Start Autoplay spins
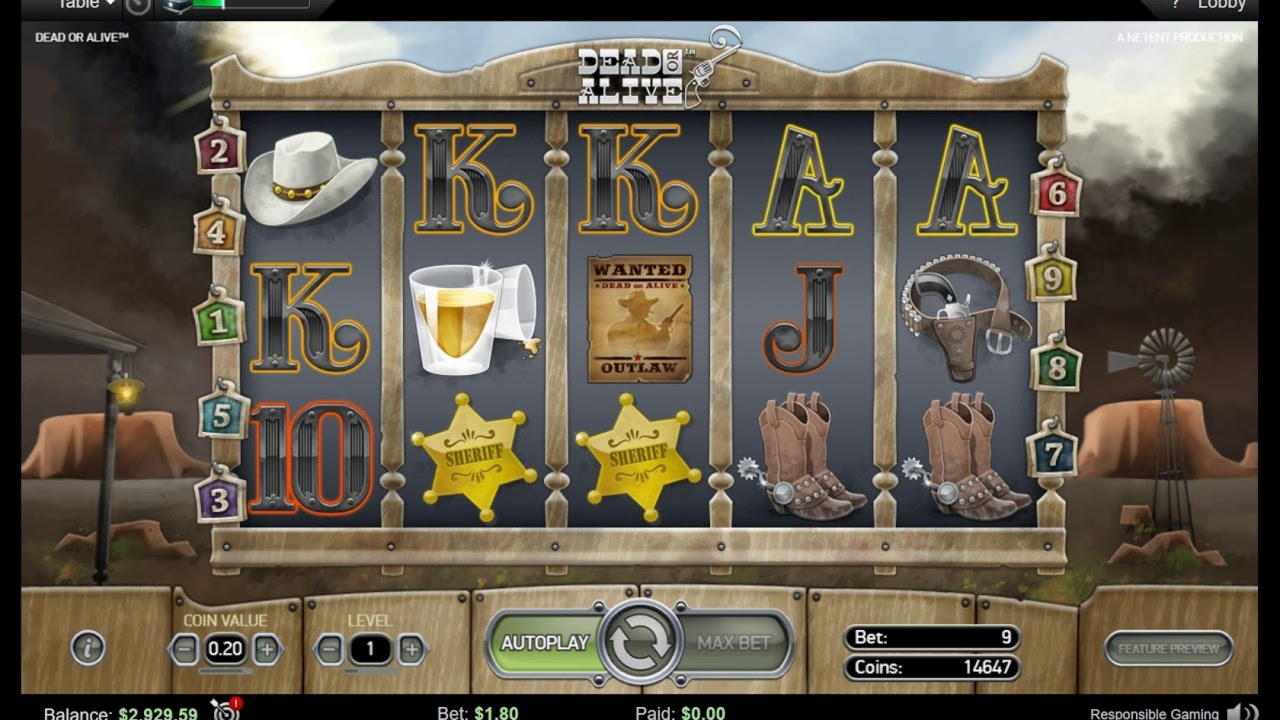The height and width of the screenshot is (720, 1280). [543, 643]
